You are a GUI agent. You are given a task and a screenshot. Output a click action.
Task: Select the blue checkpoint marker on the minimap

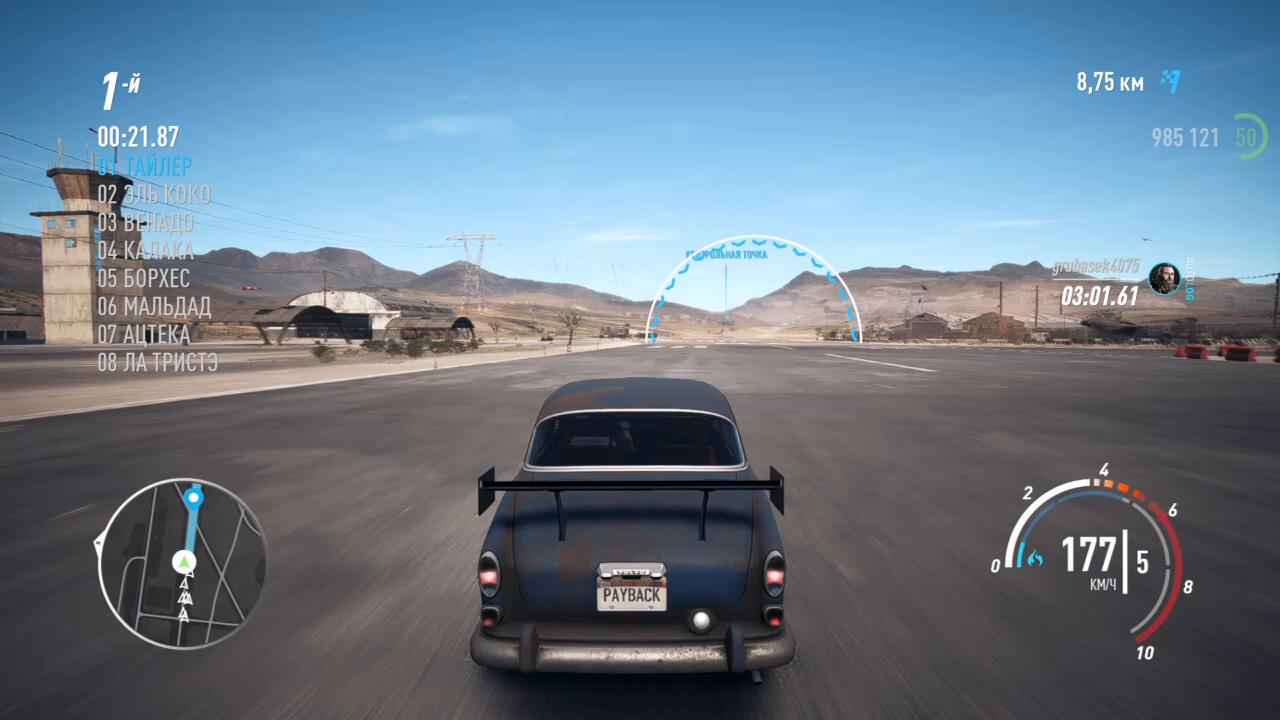point(193,496)
